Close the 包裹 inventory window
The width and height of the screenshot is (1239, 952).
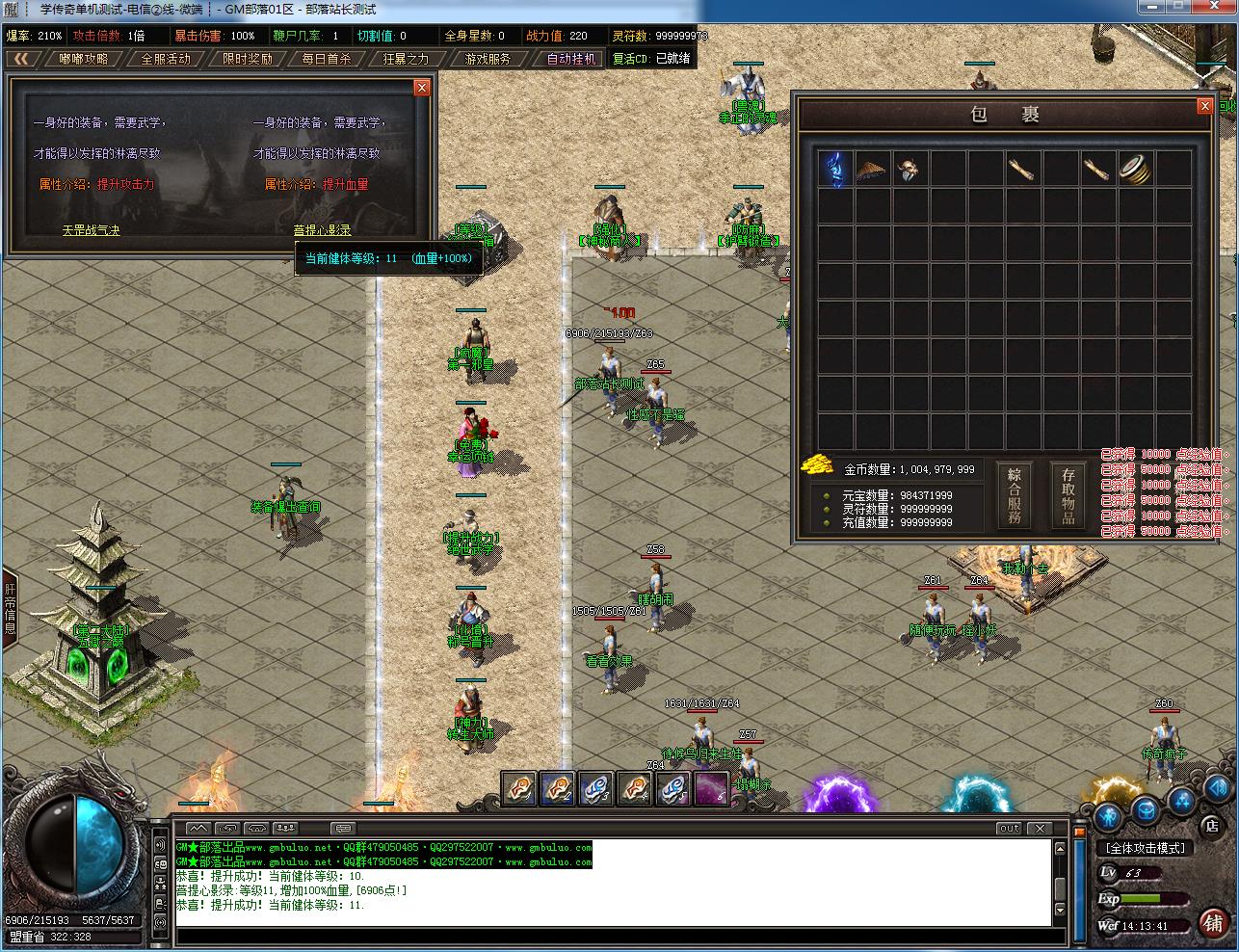1204,106
